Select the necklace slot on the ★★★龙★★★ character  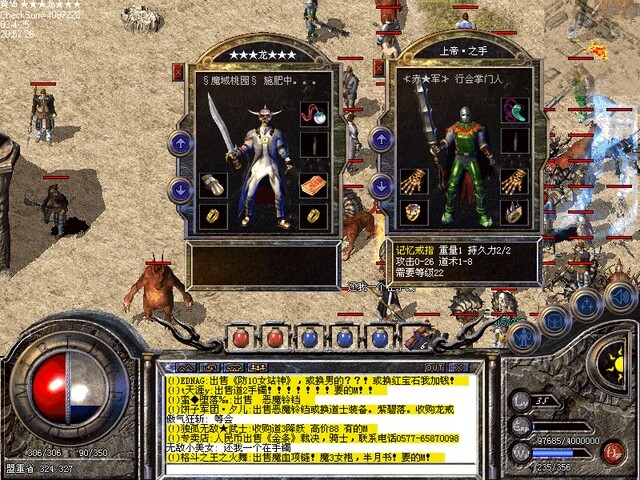313,112
